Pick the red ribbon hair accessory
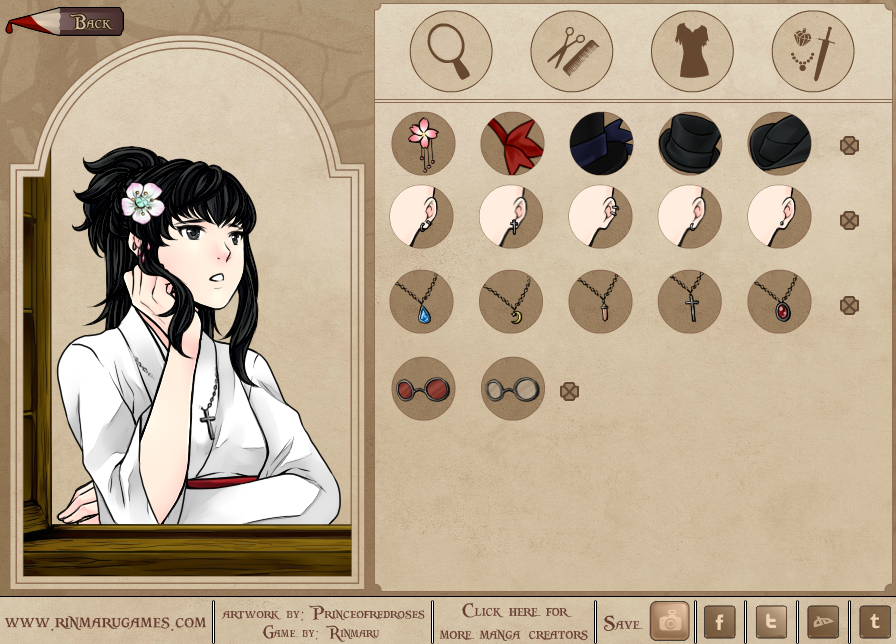896x644 pixels. pyautogui.click(x=512, y=143)
